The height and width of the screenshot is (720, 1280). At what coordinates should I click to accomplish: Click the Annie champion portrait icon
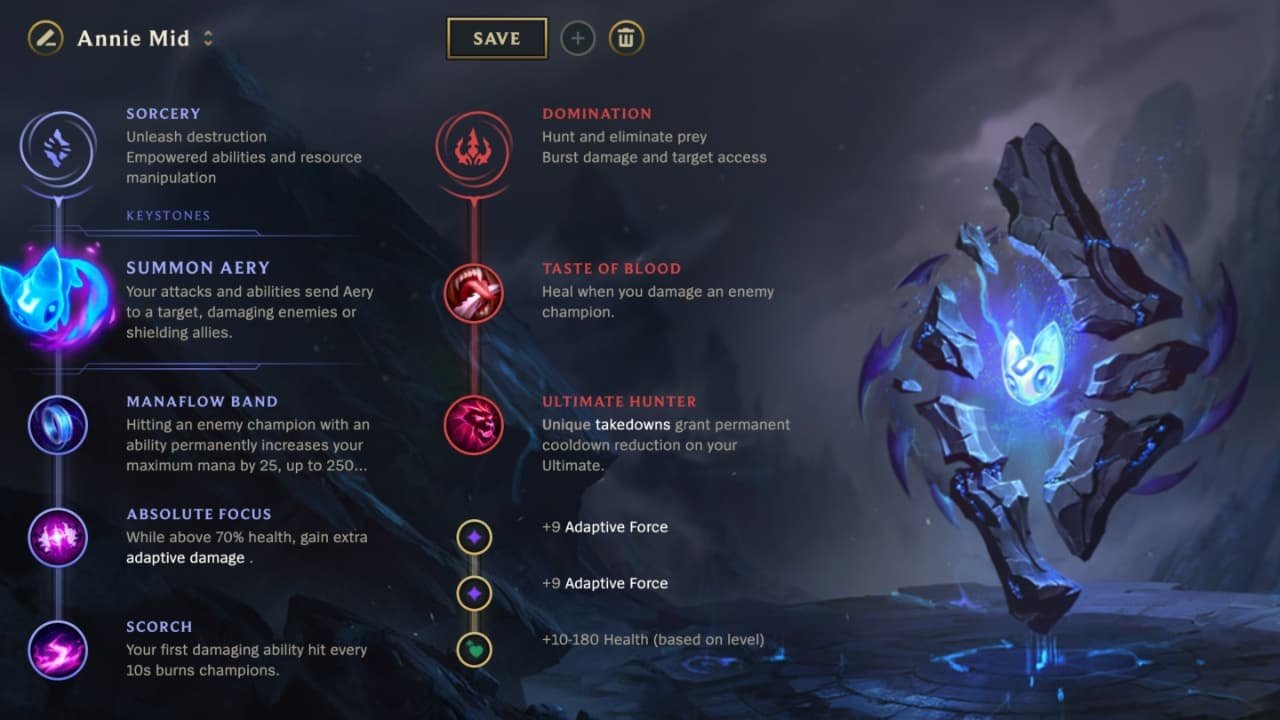(x=45, y=38)
